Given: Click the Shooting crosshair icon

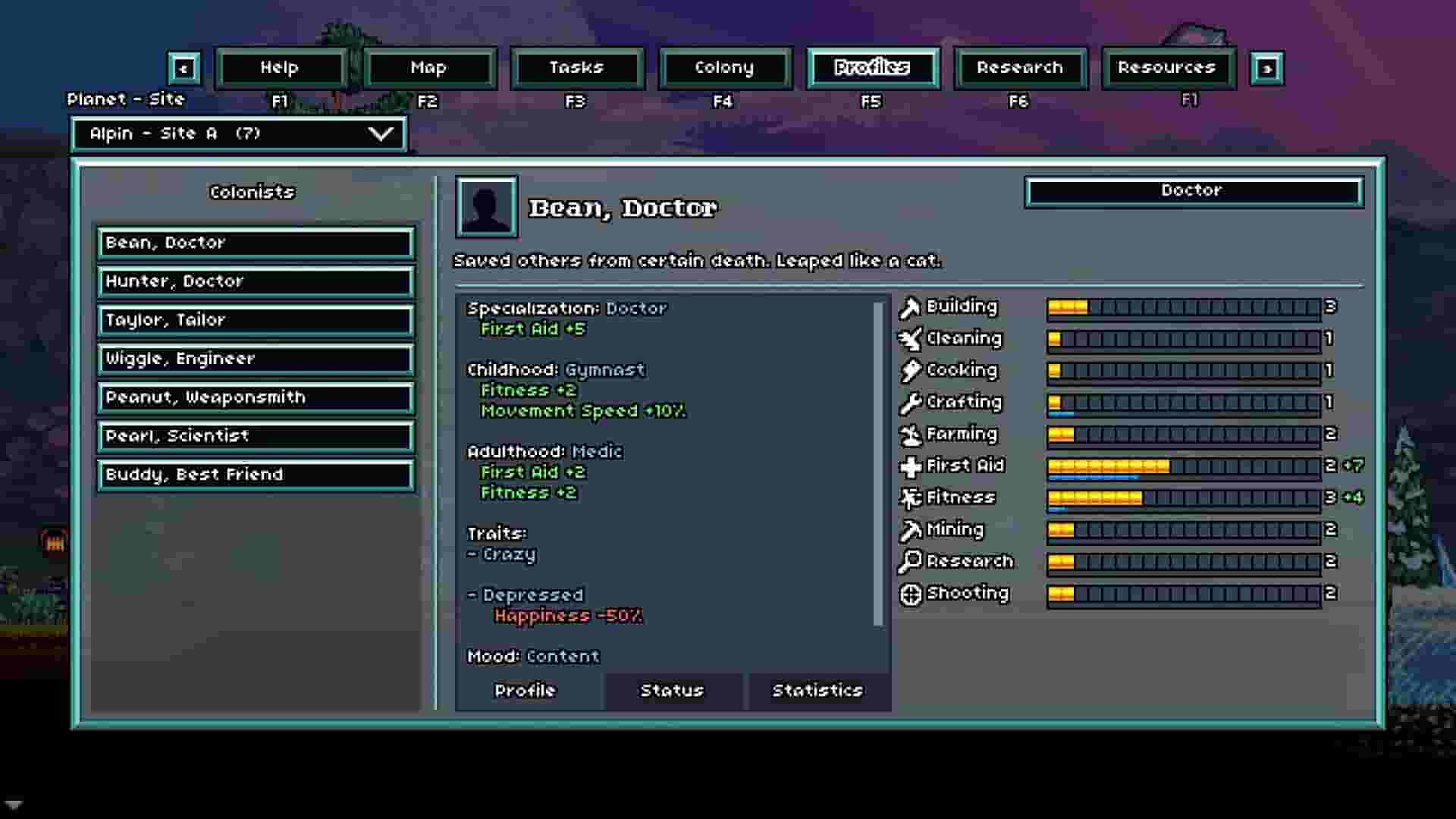Looking at the screenshot, I should (909, 593).
